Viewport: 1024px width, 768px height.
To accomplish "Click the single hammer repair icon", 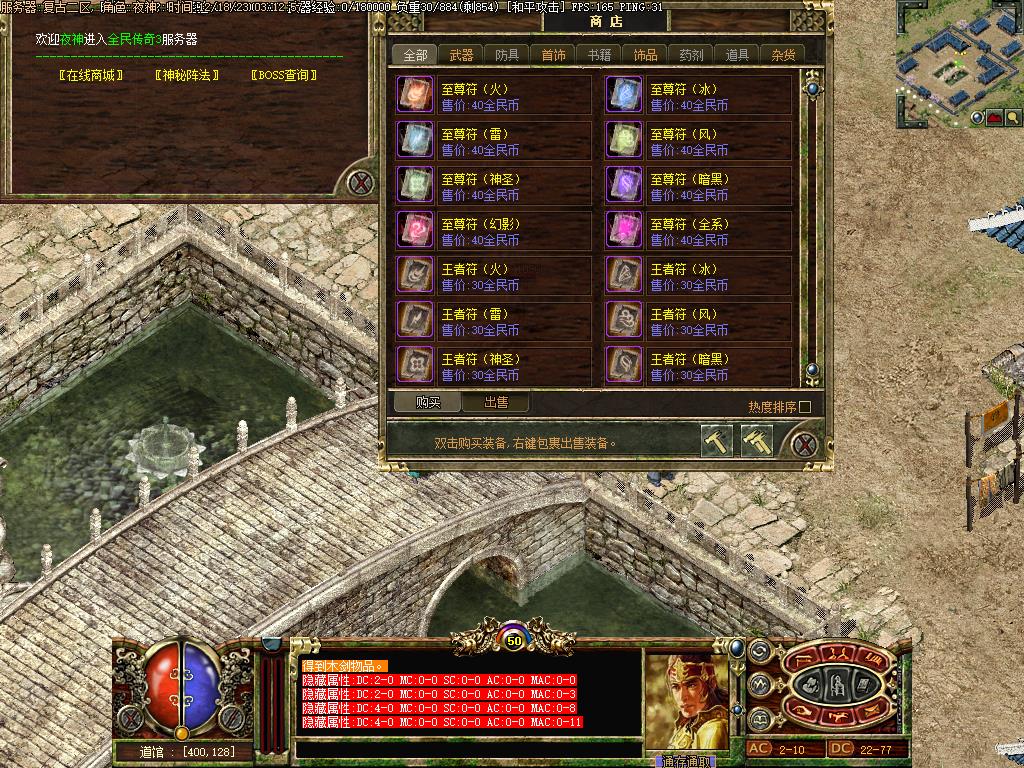I will (717, 441).
